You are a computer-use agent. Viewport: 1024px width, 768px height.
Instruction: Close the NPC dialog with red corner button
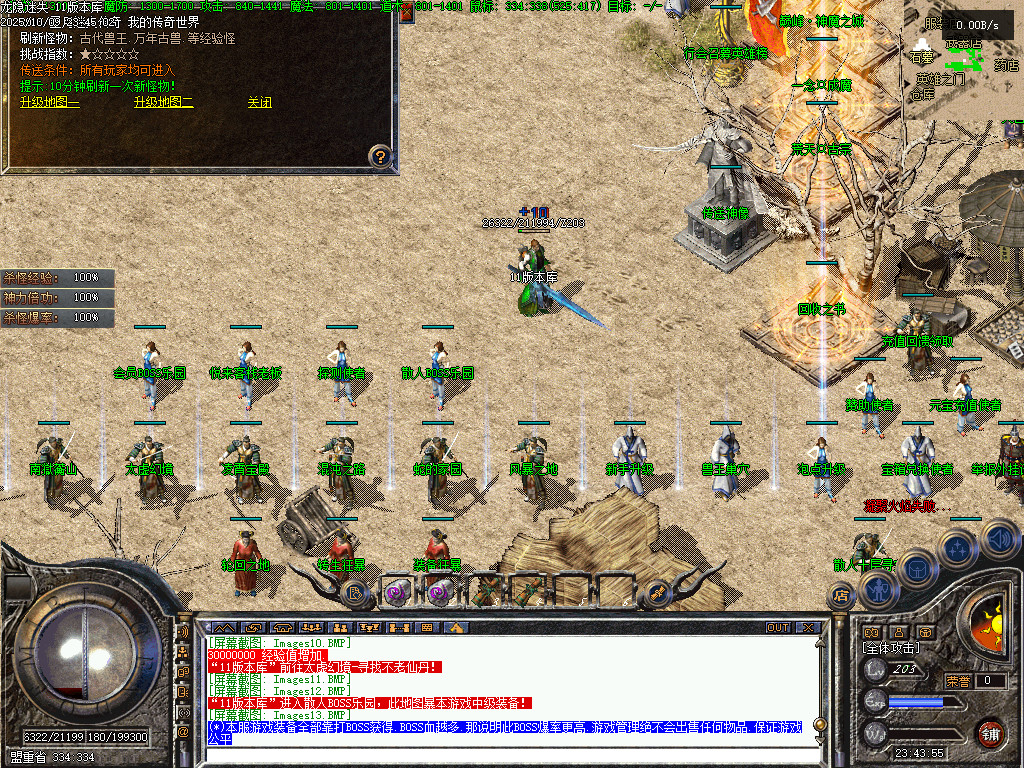tap(407, 15)
